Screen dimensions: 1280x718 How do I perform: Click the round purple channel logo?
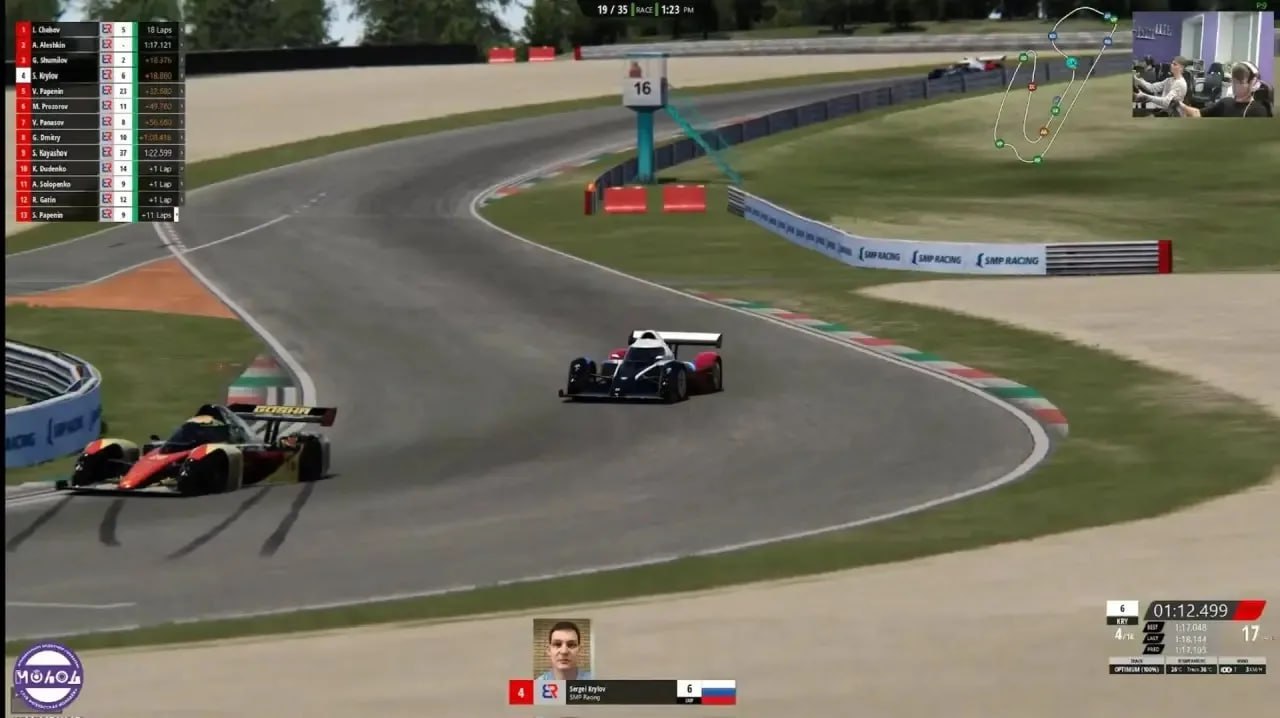pos(47,677)
